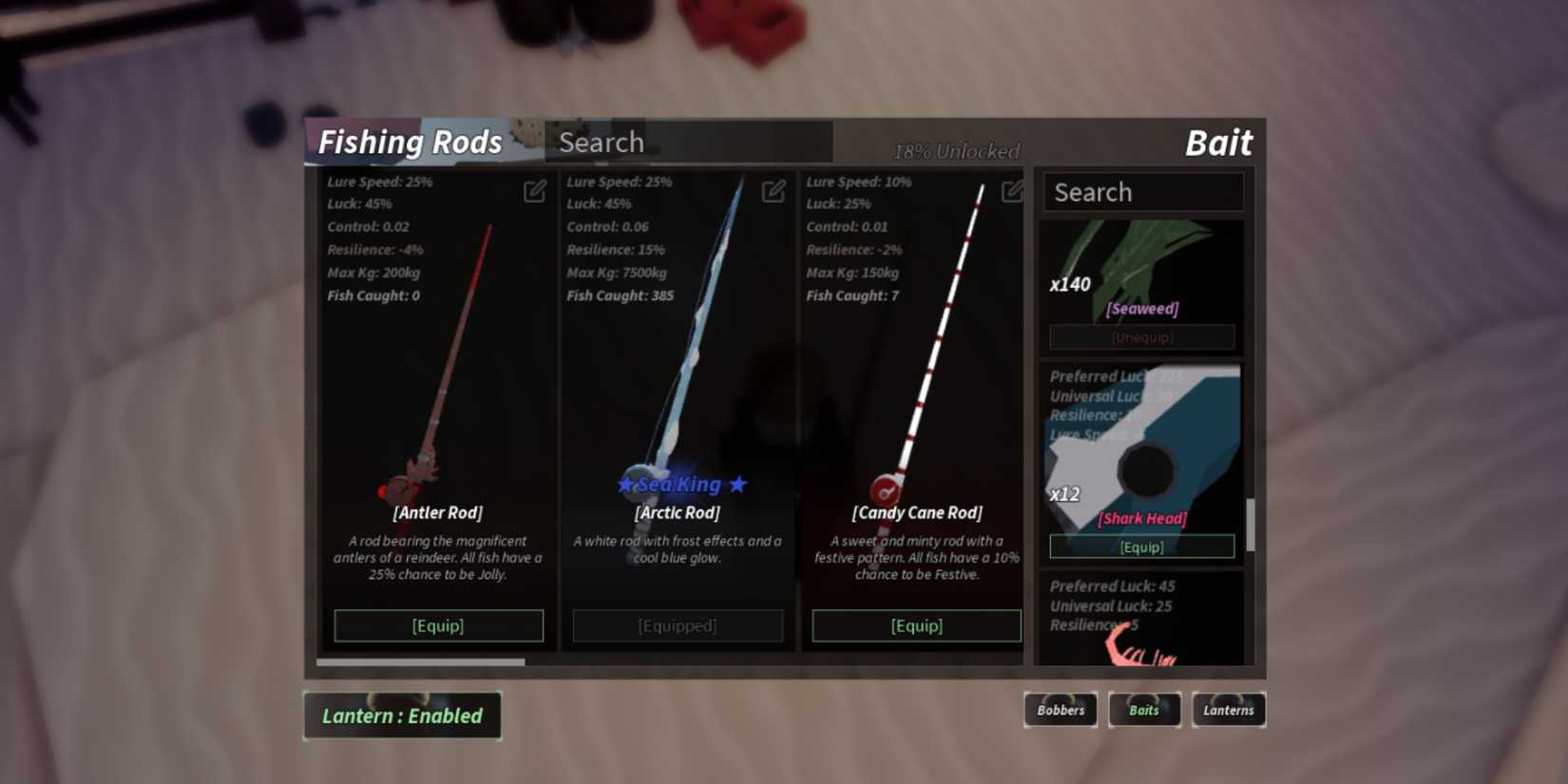1568x784 pixels.
Task: Select the Baits category at the bottom
Action: pyautogui.click(x=1144, y=710)
